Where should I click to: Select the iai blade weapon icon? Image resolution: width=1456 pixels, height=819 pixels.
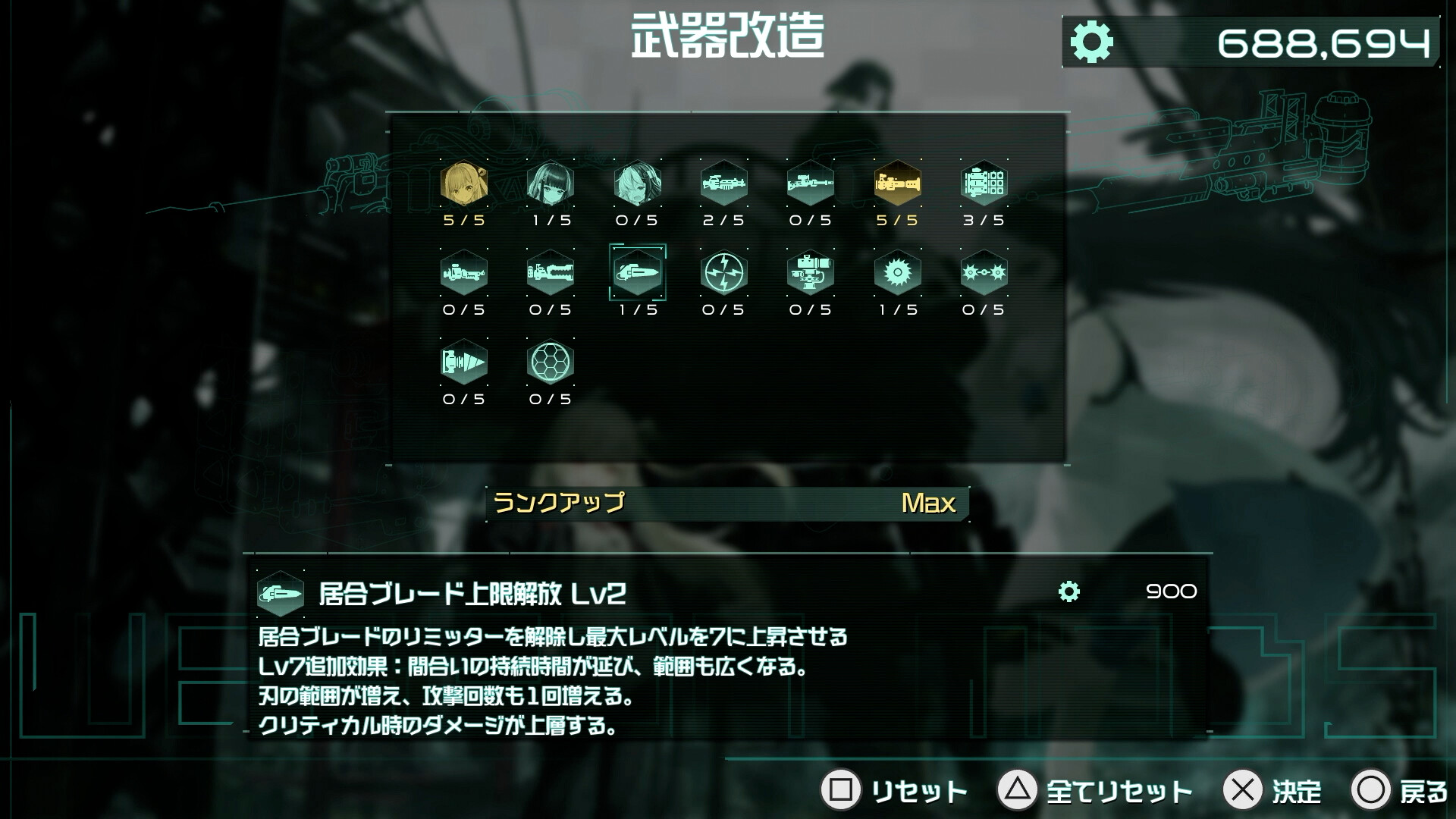click(638, 275)
